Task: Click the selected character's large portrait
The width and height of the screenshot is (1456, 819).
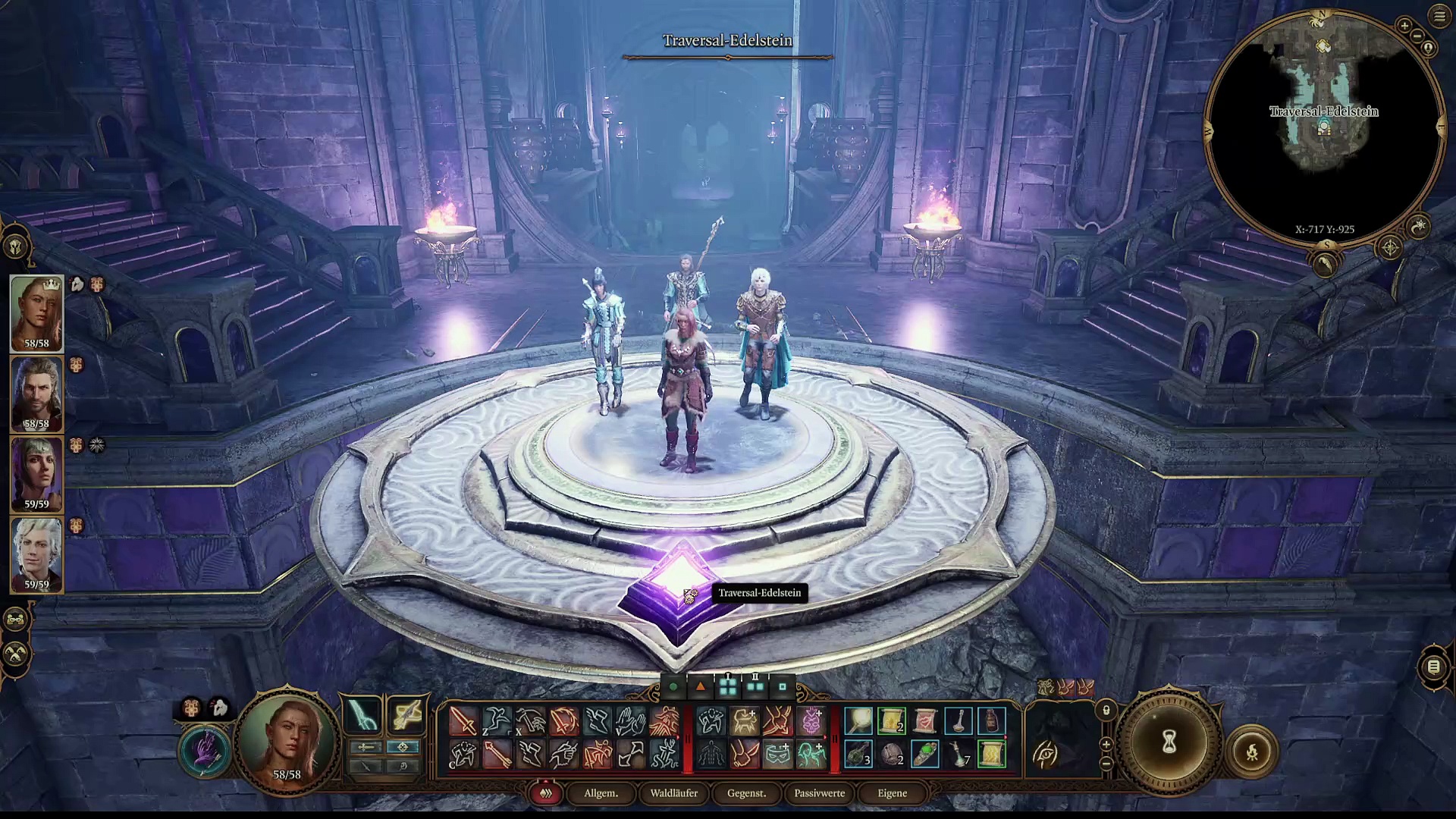Action: (x=287, y=739)
